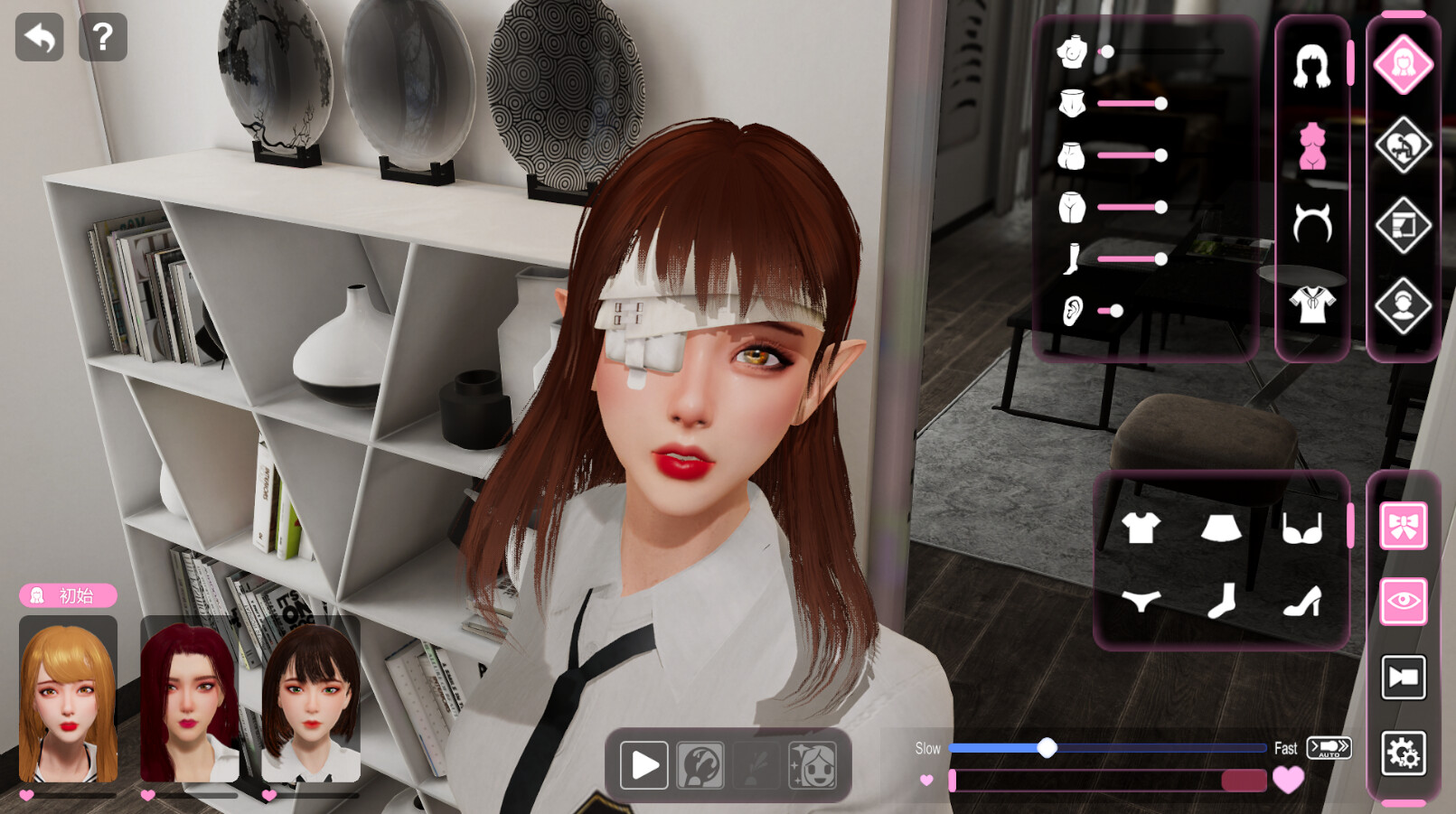
Task: Click the skirt icon in the clothing panel
Action: [x=1222, y=529]
